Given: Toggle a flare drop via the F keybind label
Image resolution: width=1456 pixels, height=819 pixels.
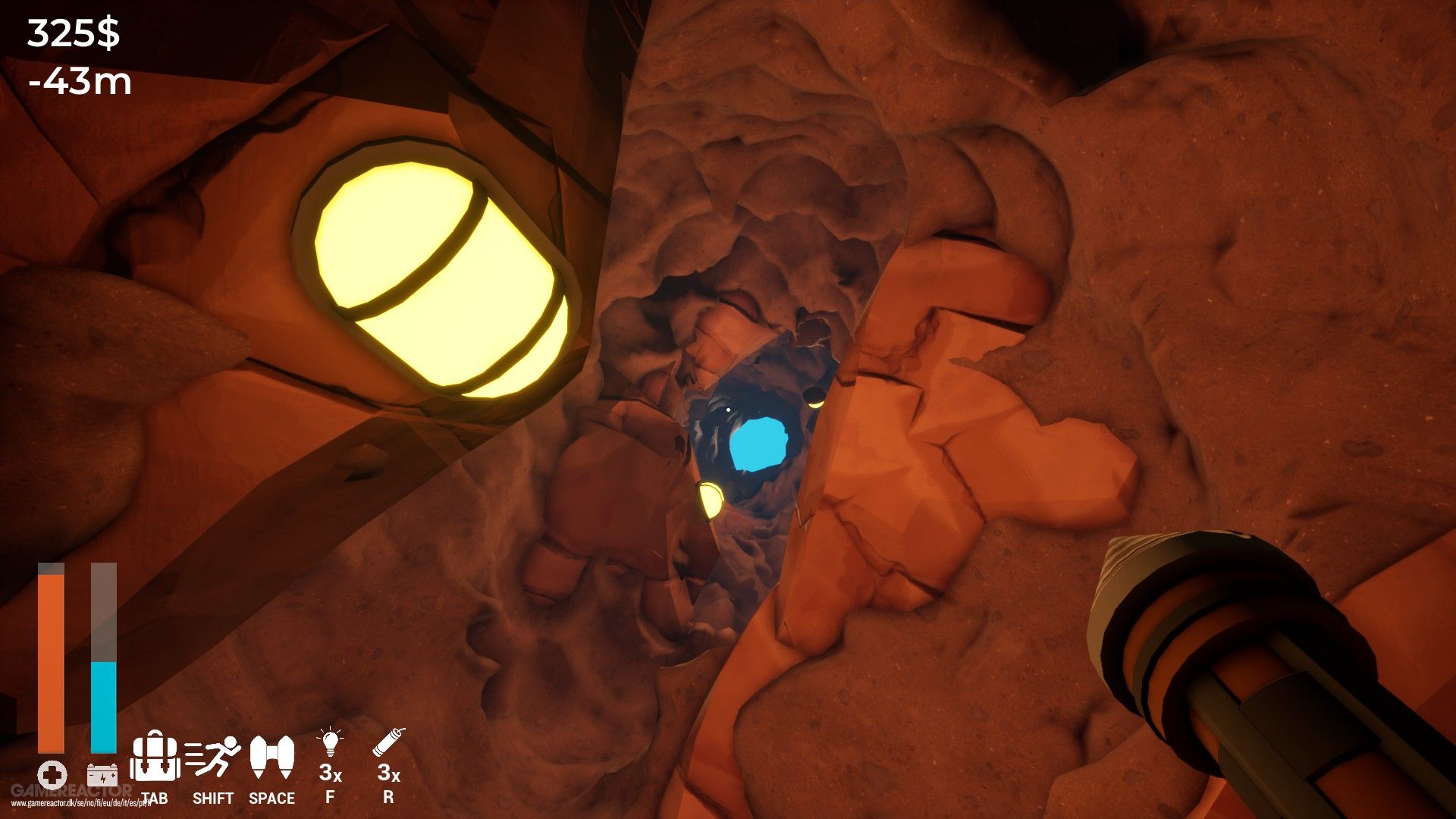Looking at the screenshot, I should pos(331,799).
